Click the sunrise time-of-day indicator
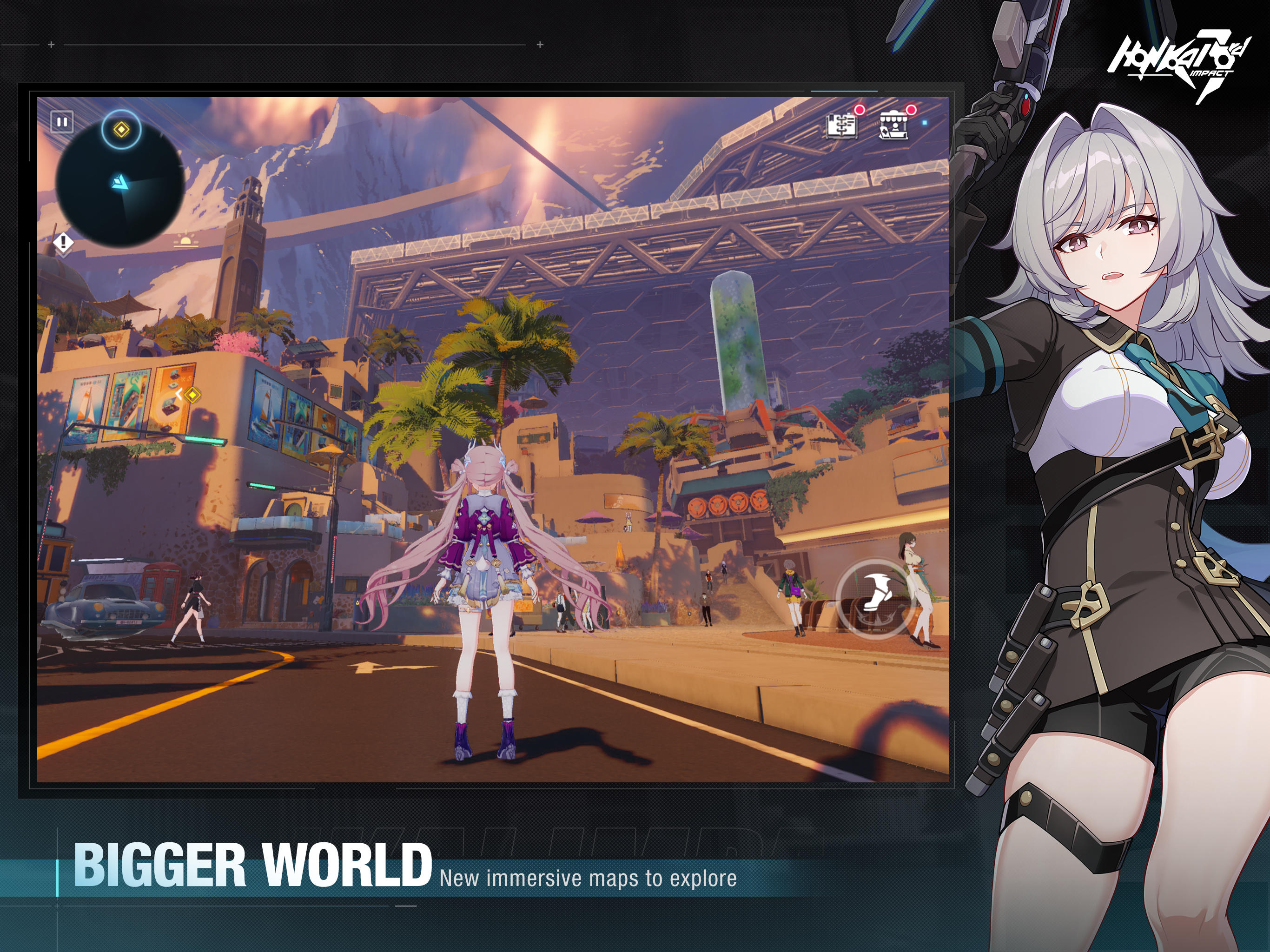The height and width of the screenshot is (952, 1270). point(186,242)
